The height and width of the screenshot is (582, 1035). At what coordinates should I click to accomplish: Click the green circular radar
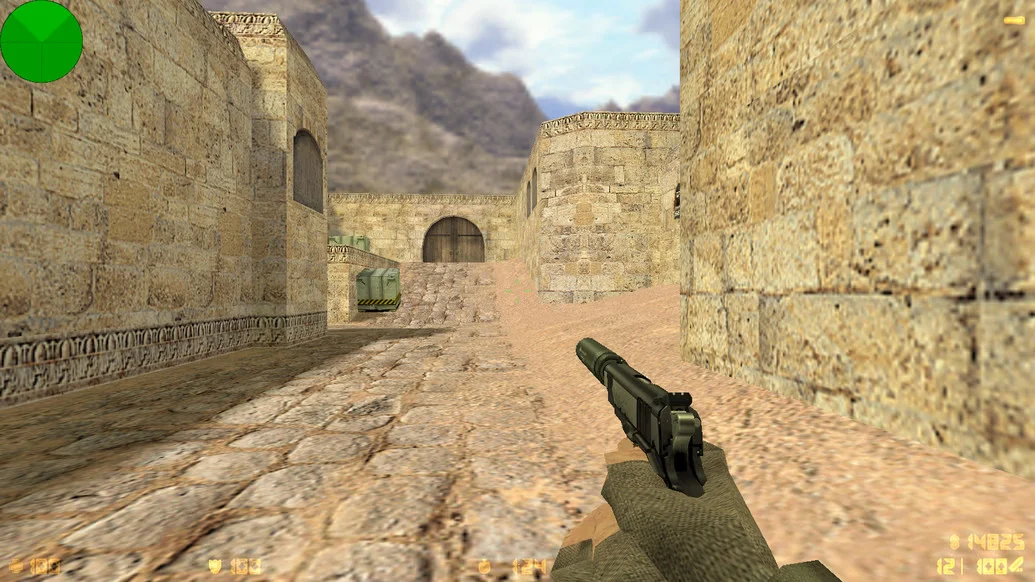(x=41, y=41)
